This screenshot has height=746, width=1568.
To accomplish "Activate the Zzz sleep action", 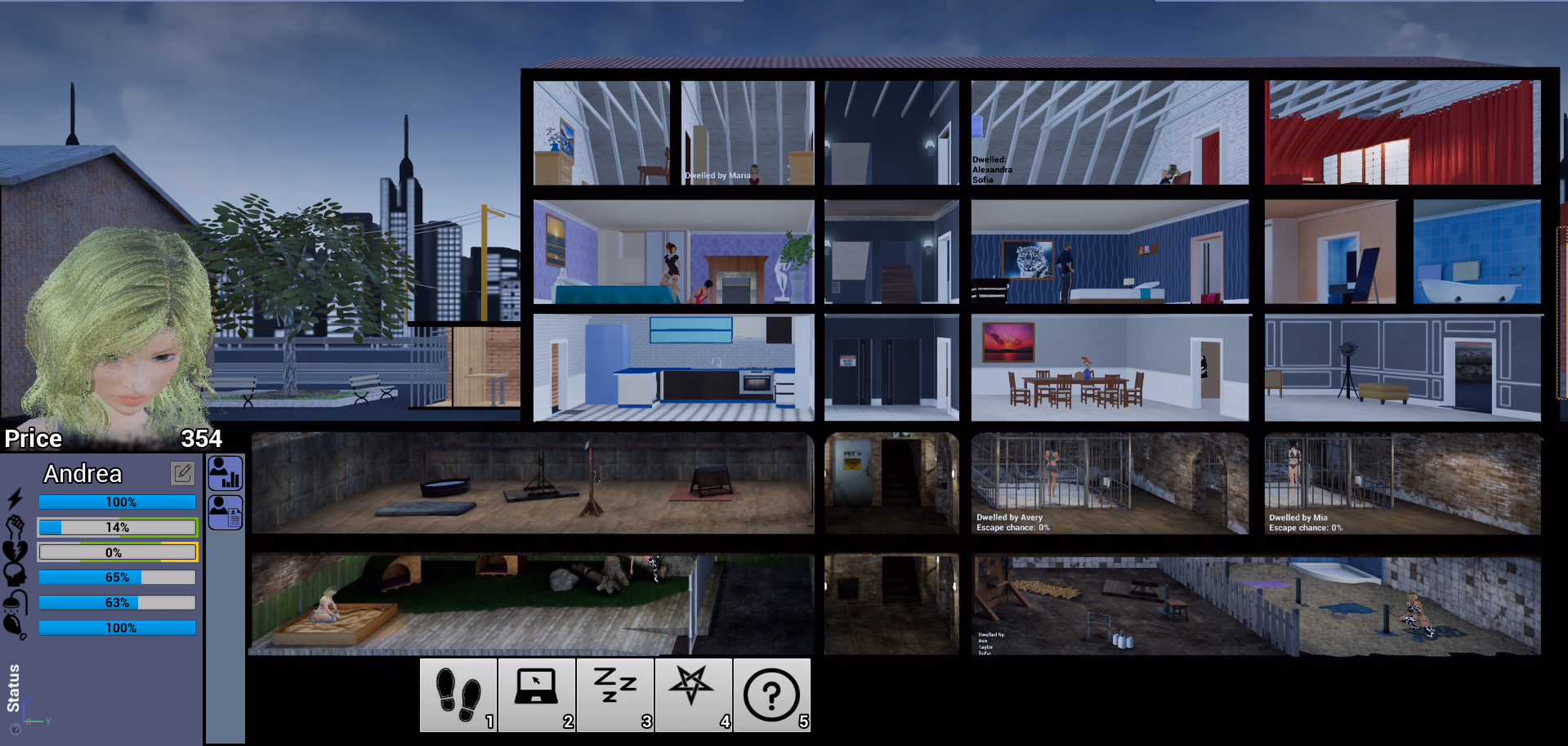I will [x=614, y=694].
